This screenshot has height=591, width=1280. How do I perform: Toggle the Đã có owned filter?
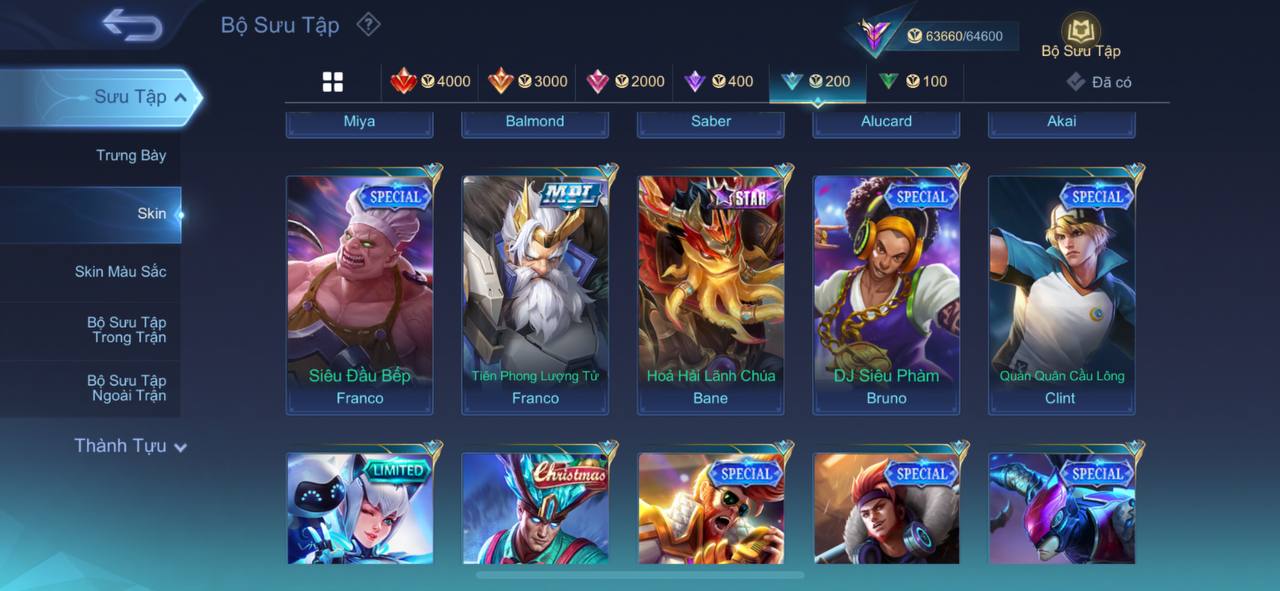(x=1099, y=82)
